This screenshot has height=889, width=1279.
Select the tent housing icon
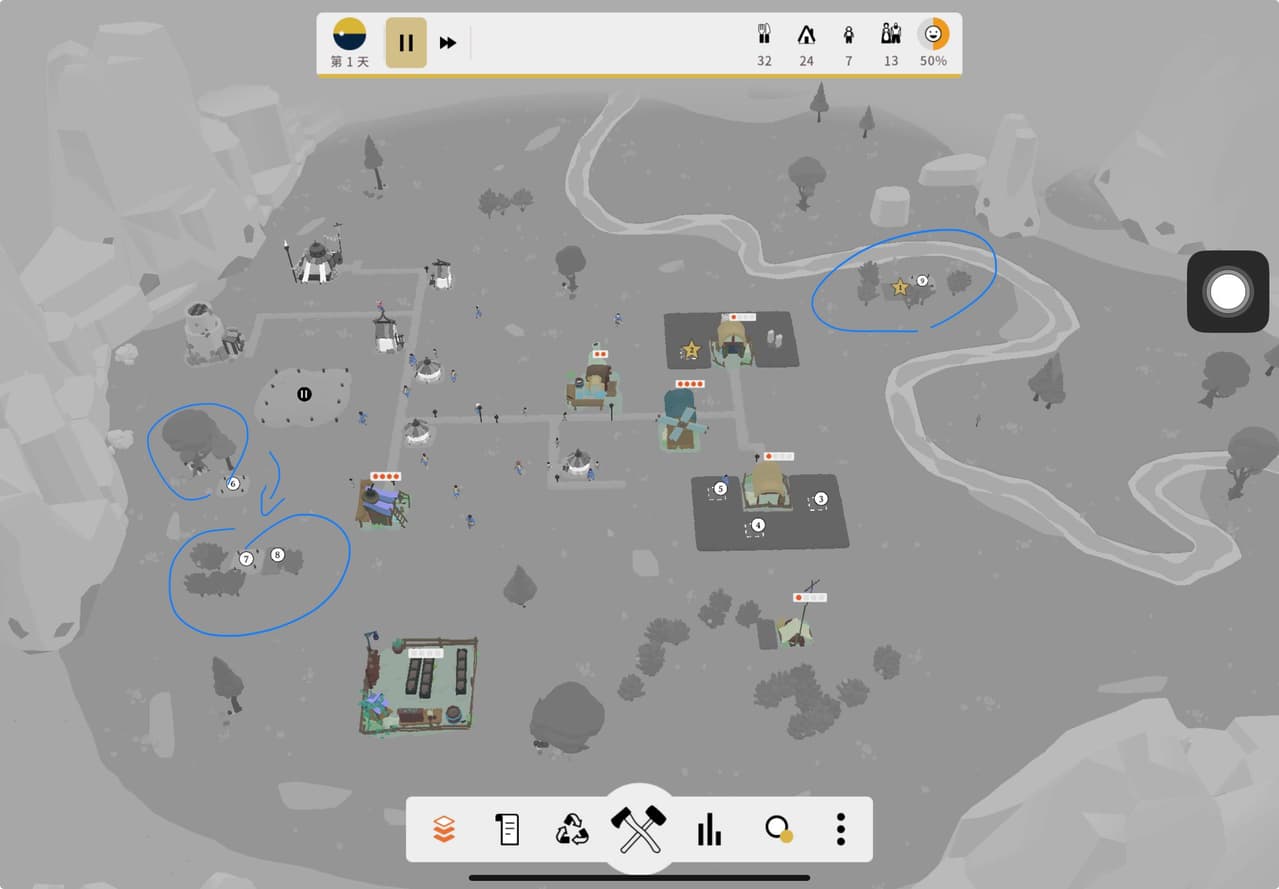pyautogui.click(x=806, y=35)
